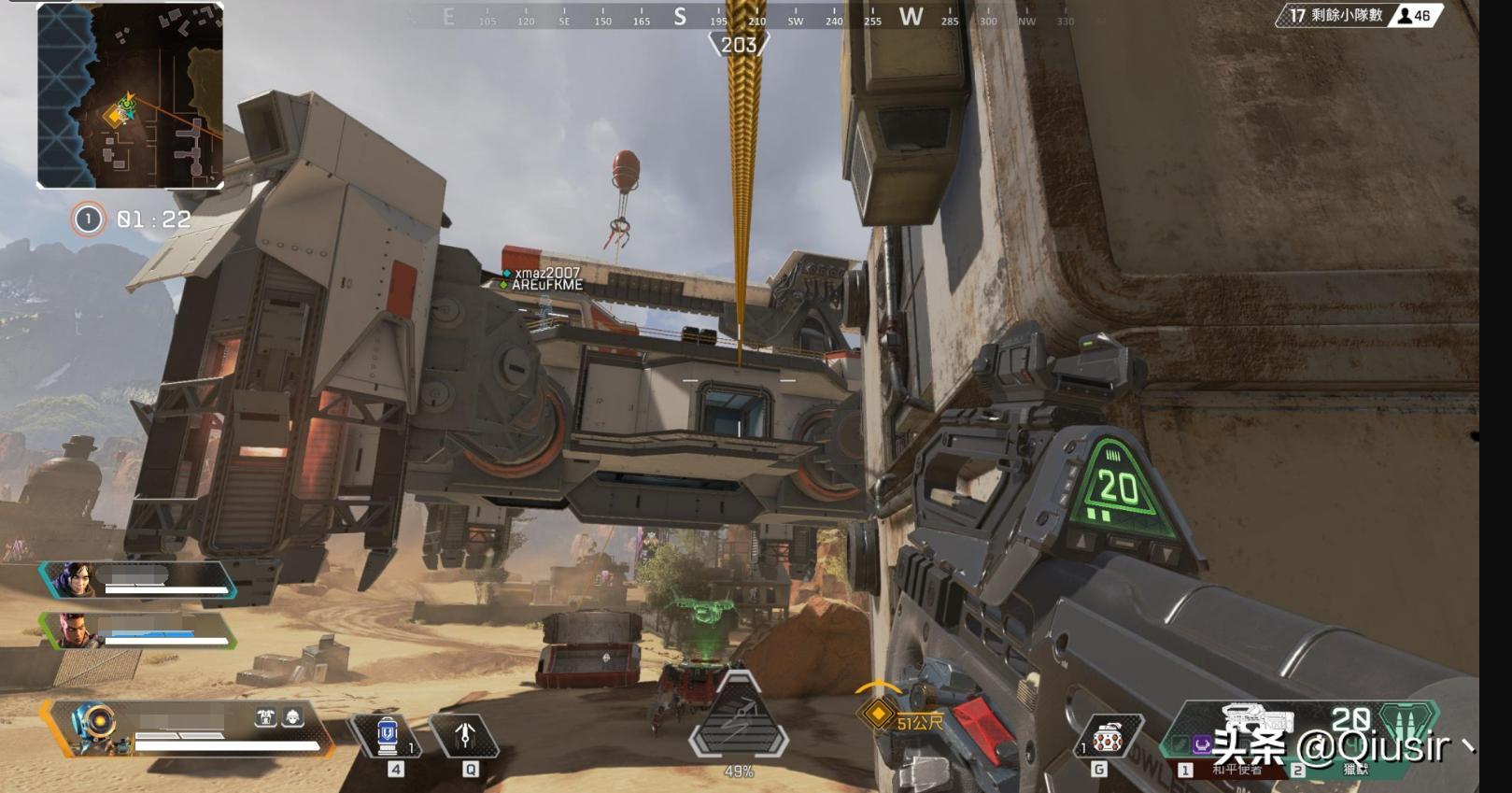Select the shield cell healing item slot
Image resolution: width=1512 pixels, height=793 pixels.
coord(387,736)
